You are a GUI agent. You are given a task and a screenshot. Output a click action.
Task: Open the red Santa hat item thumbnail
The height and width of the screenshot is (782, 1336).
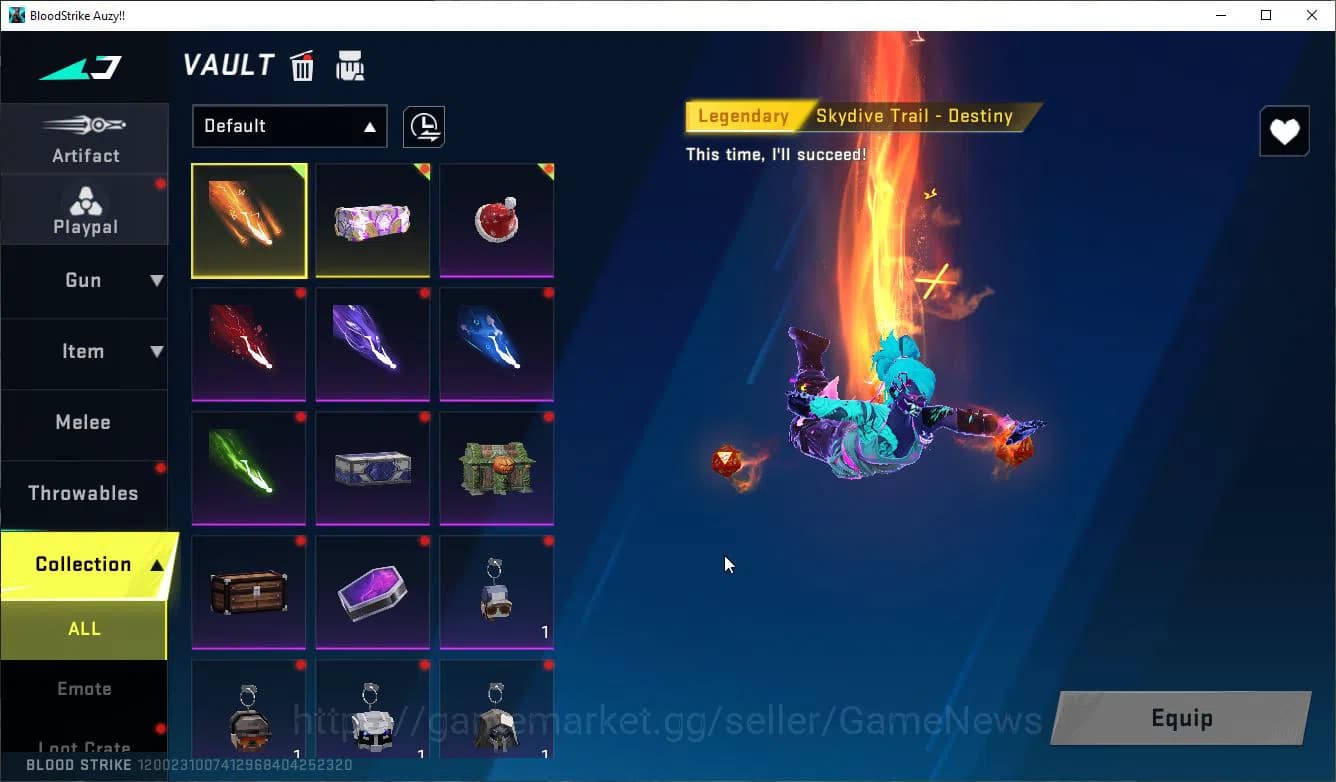pos(496,220)
